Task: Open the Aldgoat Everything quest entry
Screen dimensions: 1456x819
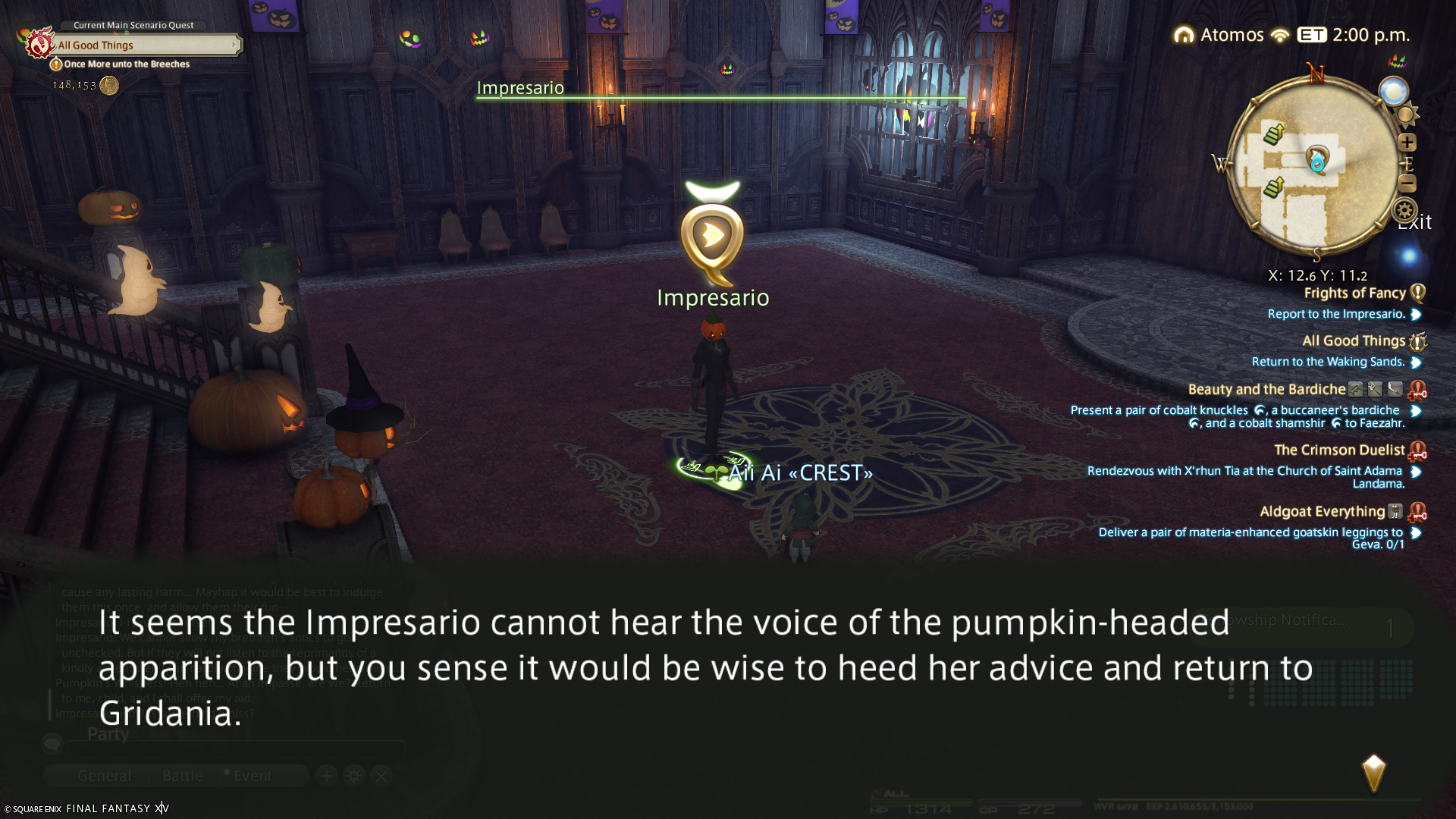Action: 1322,512
